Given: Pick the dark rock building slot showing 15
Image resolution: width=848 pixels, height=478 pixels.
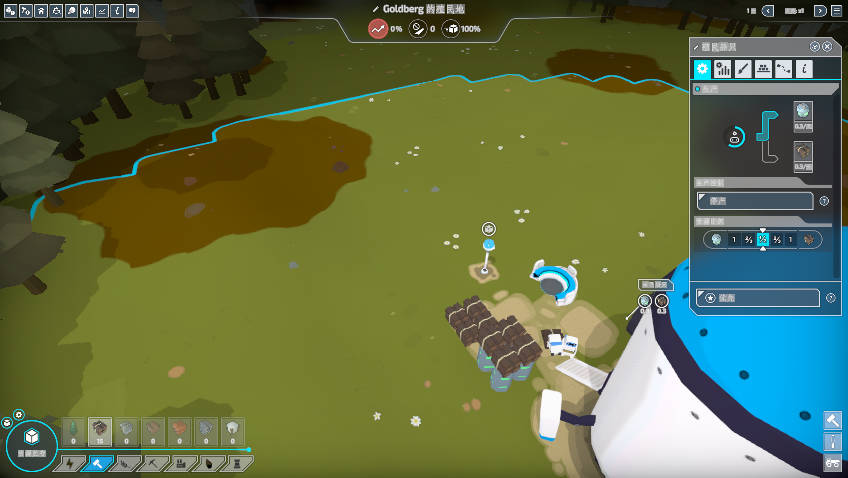Looking at the screenshot, I should pyautogui.click(x=100, y=431).
